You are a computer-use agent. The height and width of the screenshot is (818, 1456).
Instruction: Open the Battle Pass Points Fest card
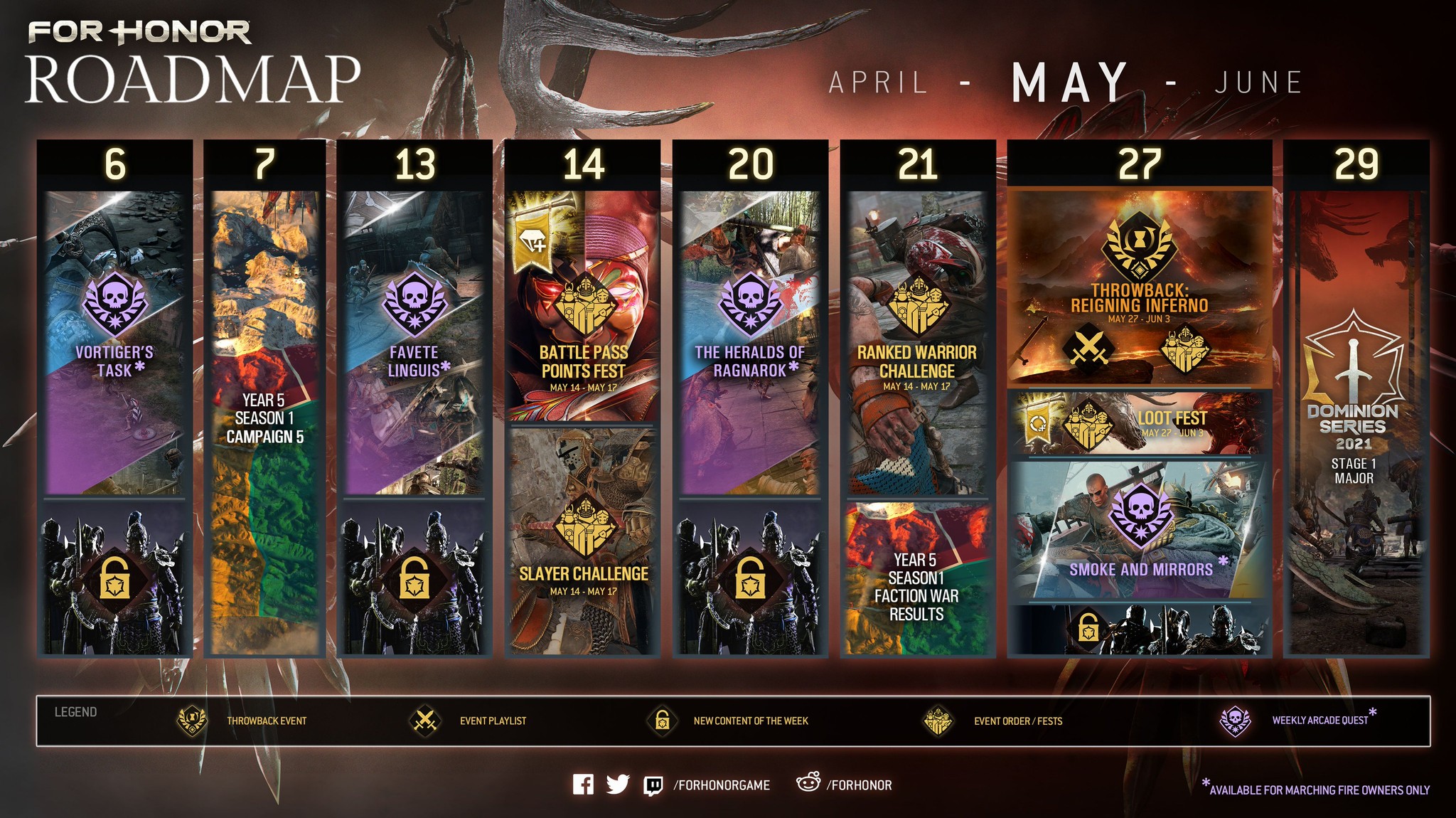coord(583,306)
